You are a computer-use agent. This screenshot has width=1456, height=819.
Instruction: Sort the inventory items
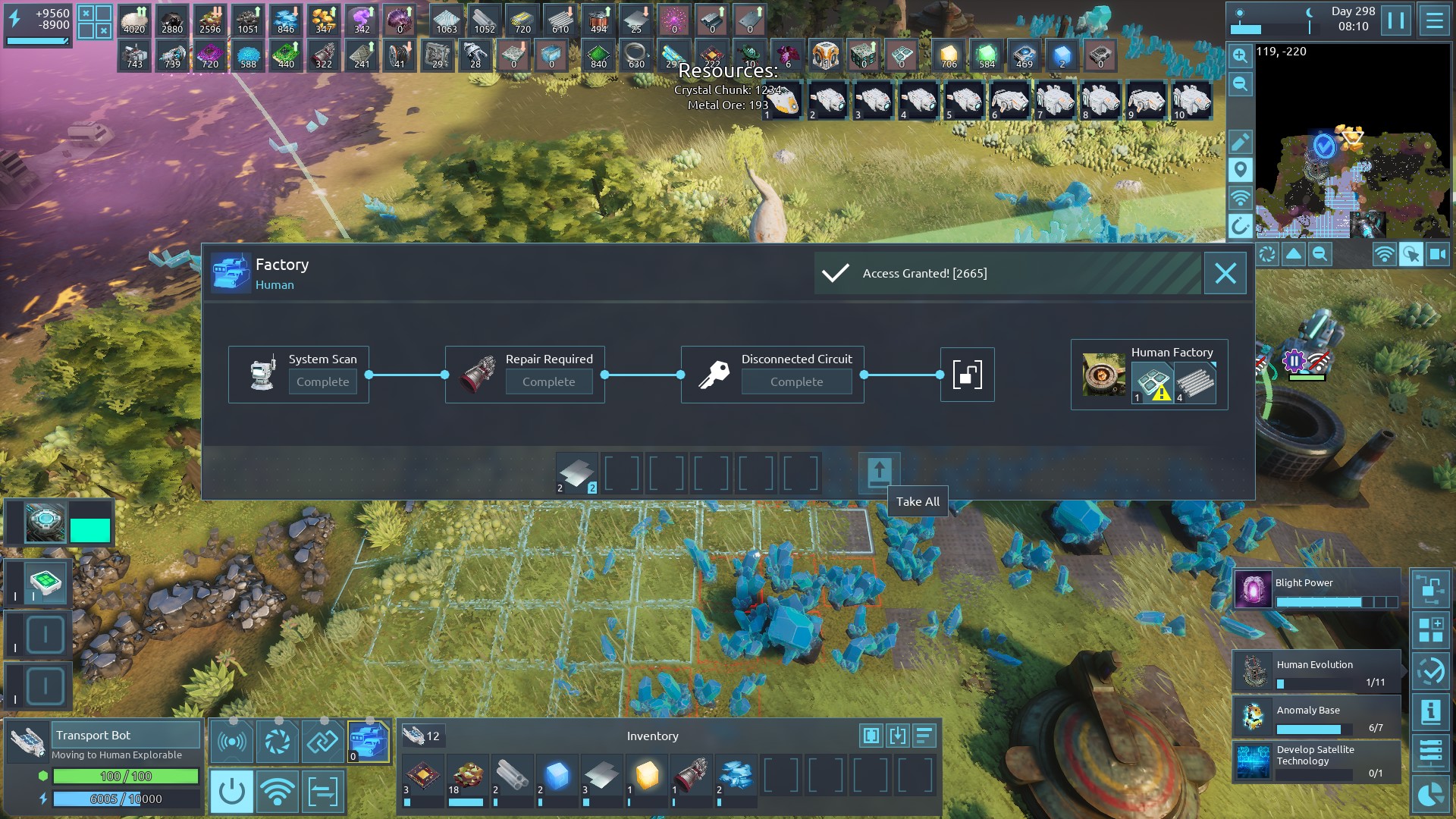[924, 736]
